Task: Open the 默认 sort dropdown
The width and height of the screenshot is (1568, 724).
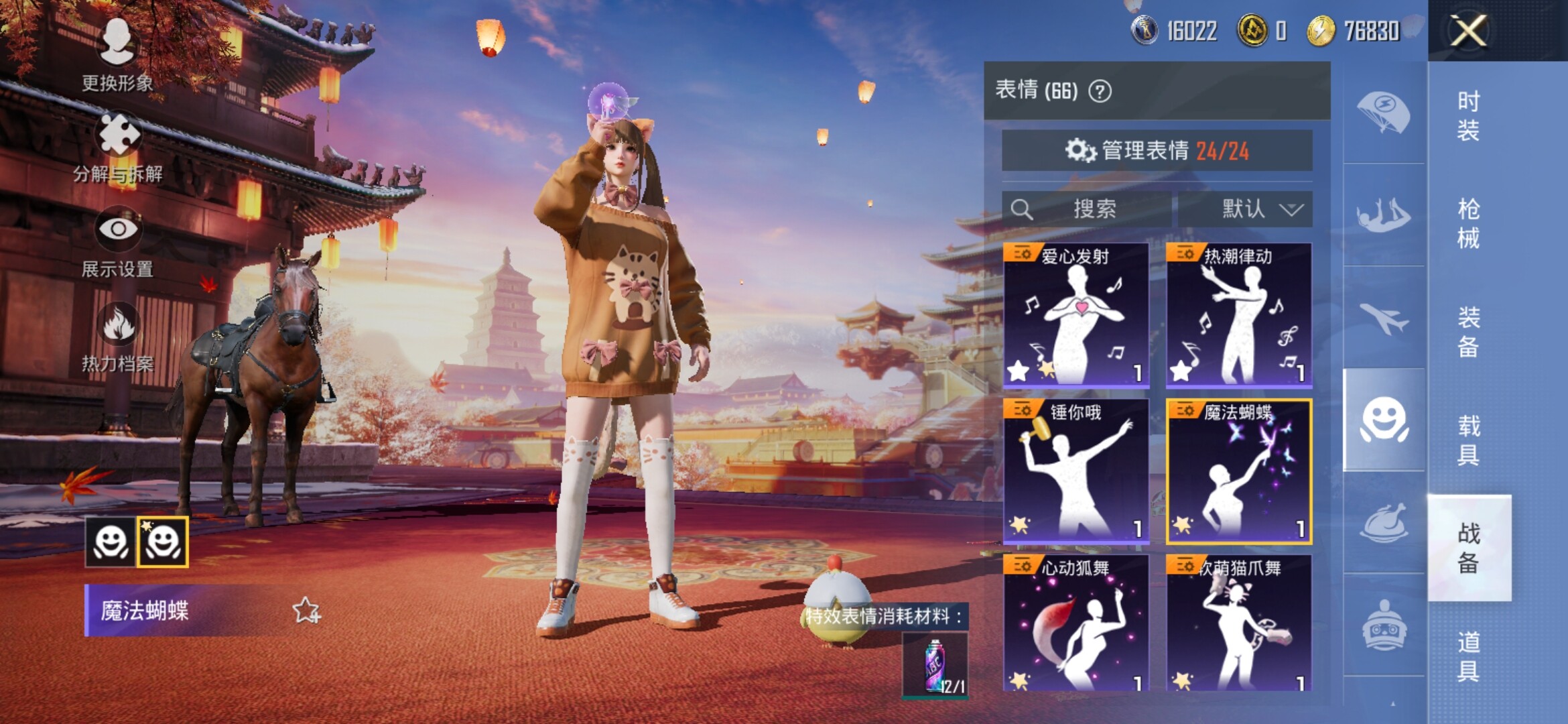Action: pyautogui.click(x=1245, y=209)
